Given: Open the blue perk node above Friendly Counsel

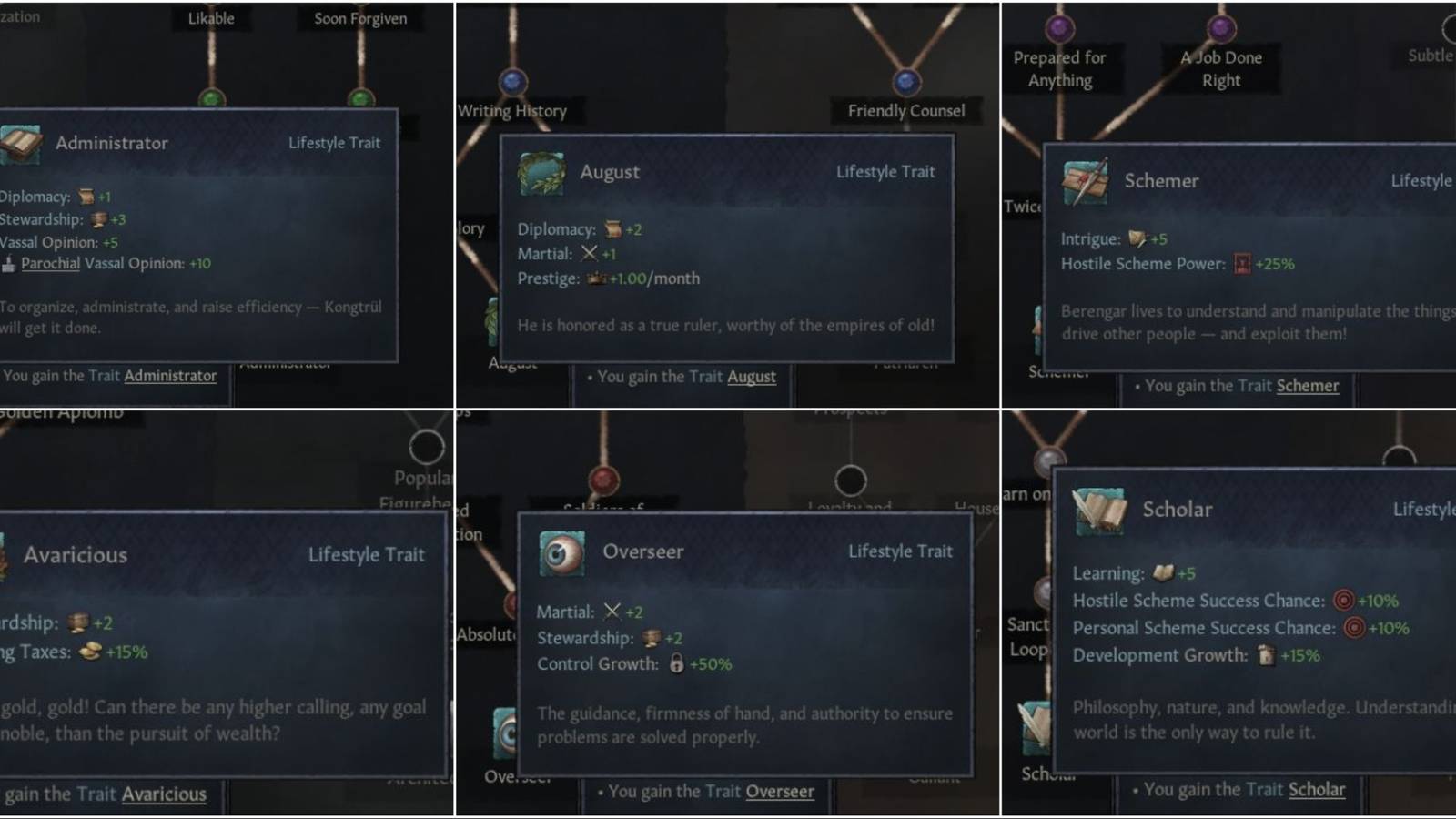Looking at the screenshot, I should (x=905, y=84).
